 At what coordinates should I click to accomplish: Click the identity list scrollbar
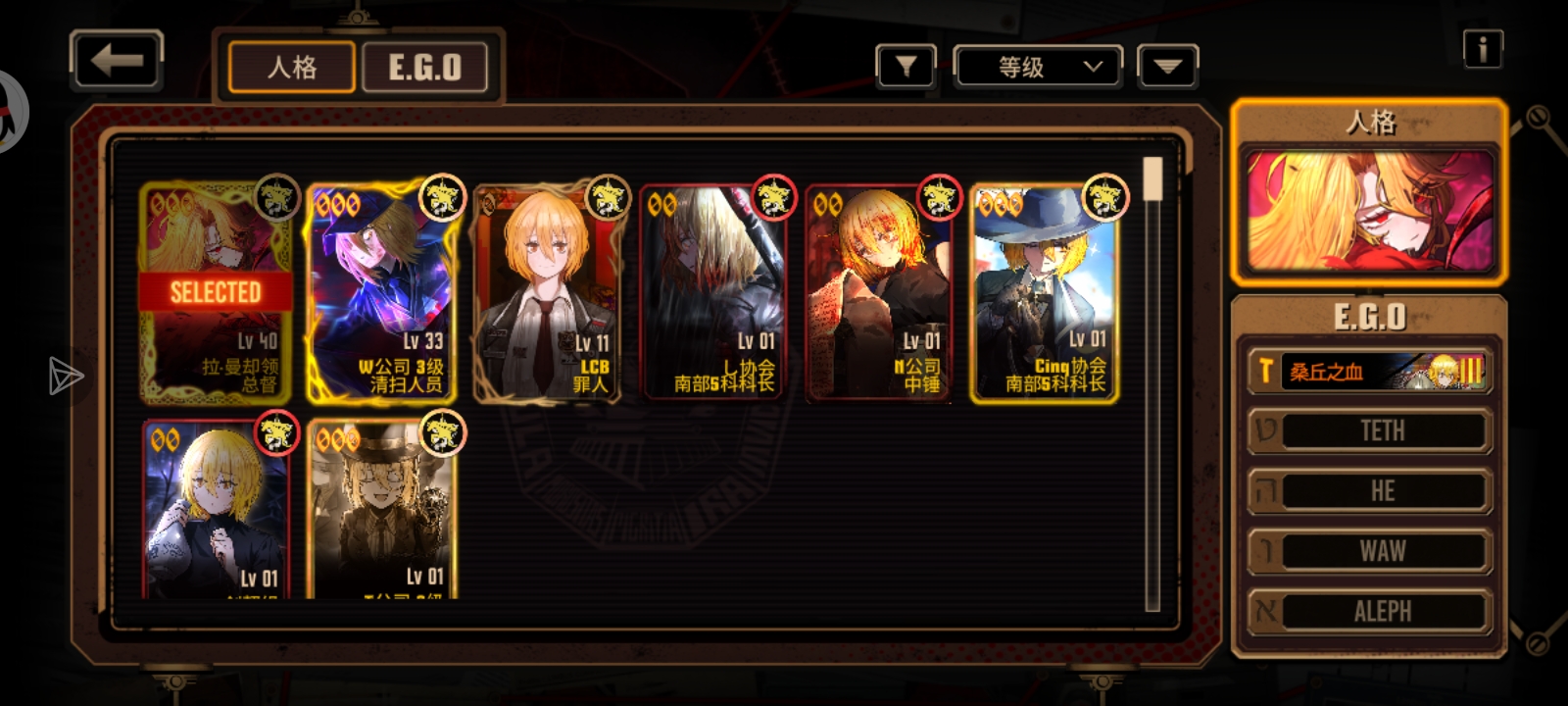coord(1153,382)
